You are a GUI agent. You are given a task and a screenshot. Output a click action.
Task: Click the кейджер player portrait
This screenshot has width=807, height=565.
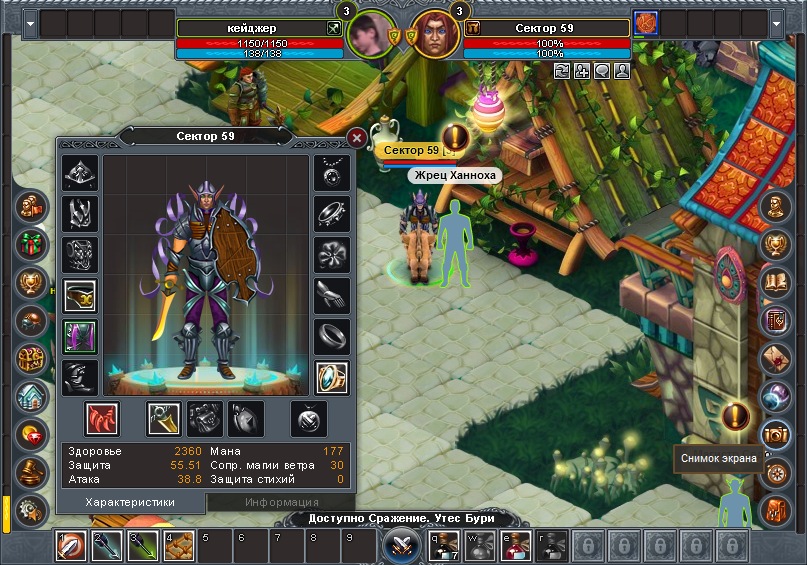click(x=368, y=37)
